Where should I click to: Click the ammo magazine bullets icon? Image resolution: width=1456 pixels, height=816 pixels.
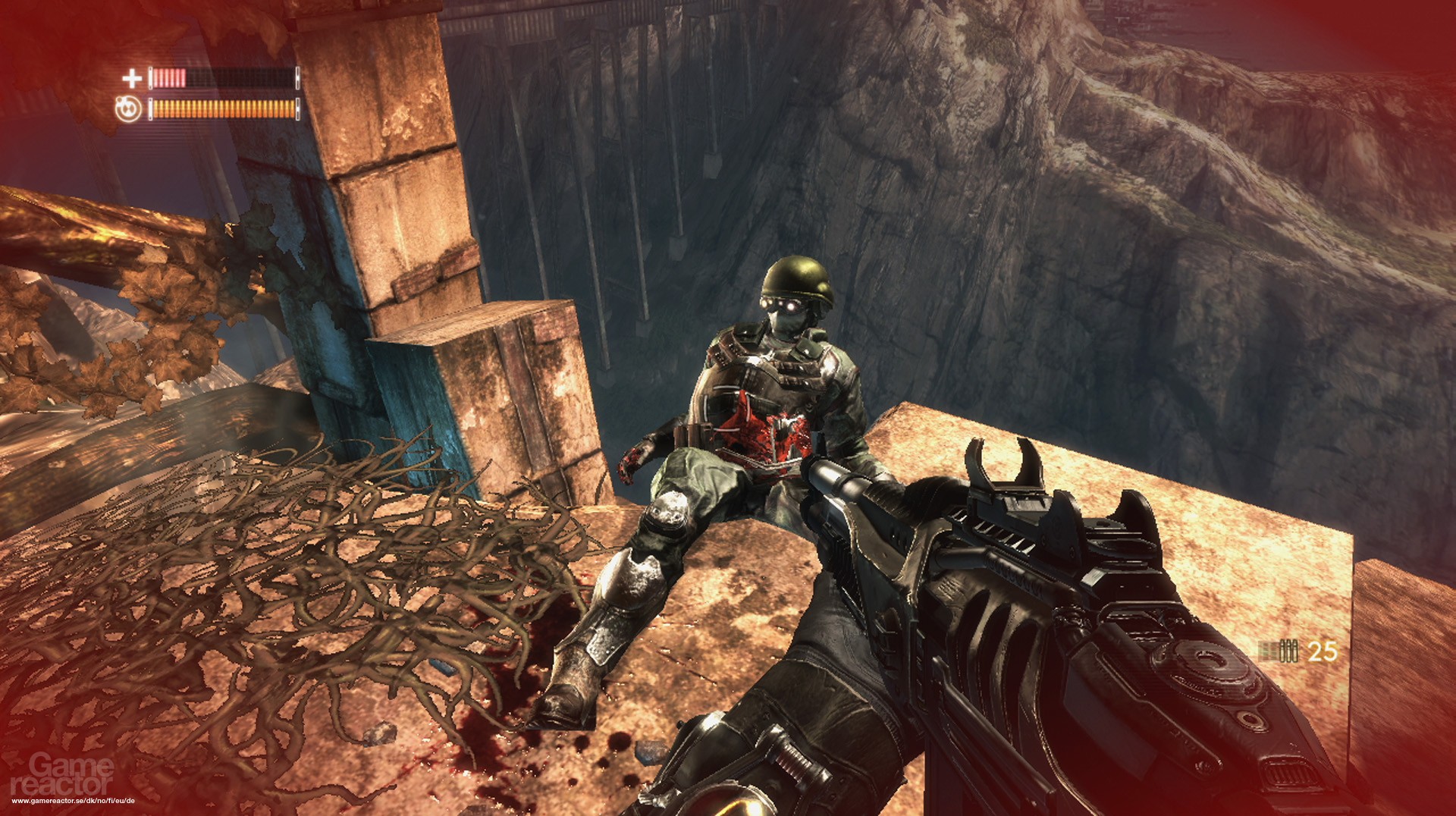[x=1279, y=651]
